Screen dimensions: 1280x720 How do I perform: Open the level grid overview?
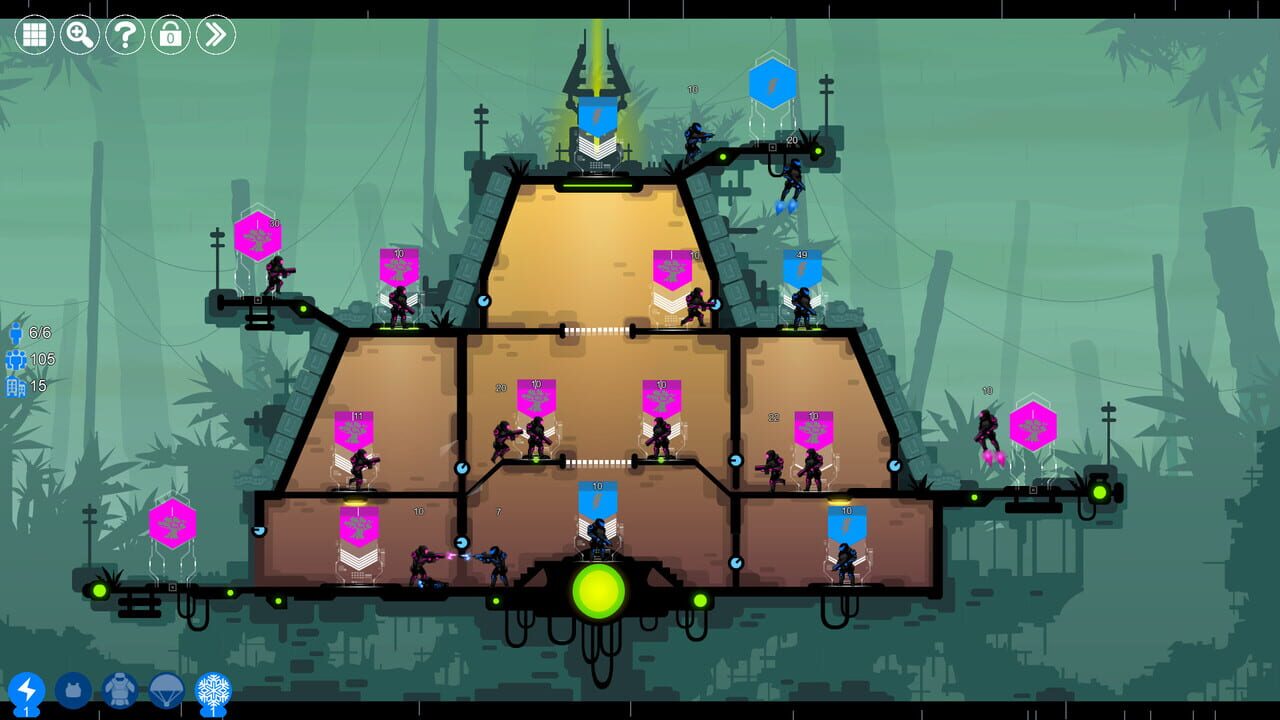coord(33,33)
